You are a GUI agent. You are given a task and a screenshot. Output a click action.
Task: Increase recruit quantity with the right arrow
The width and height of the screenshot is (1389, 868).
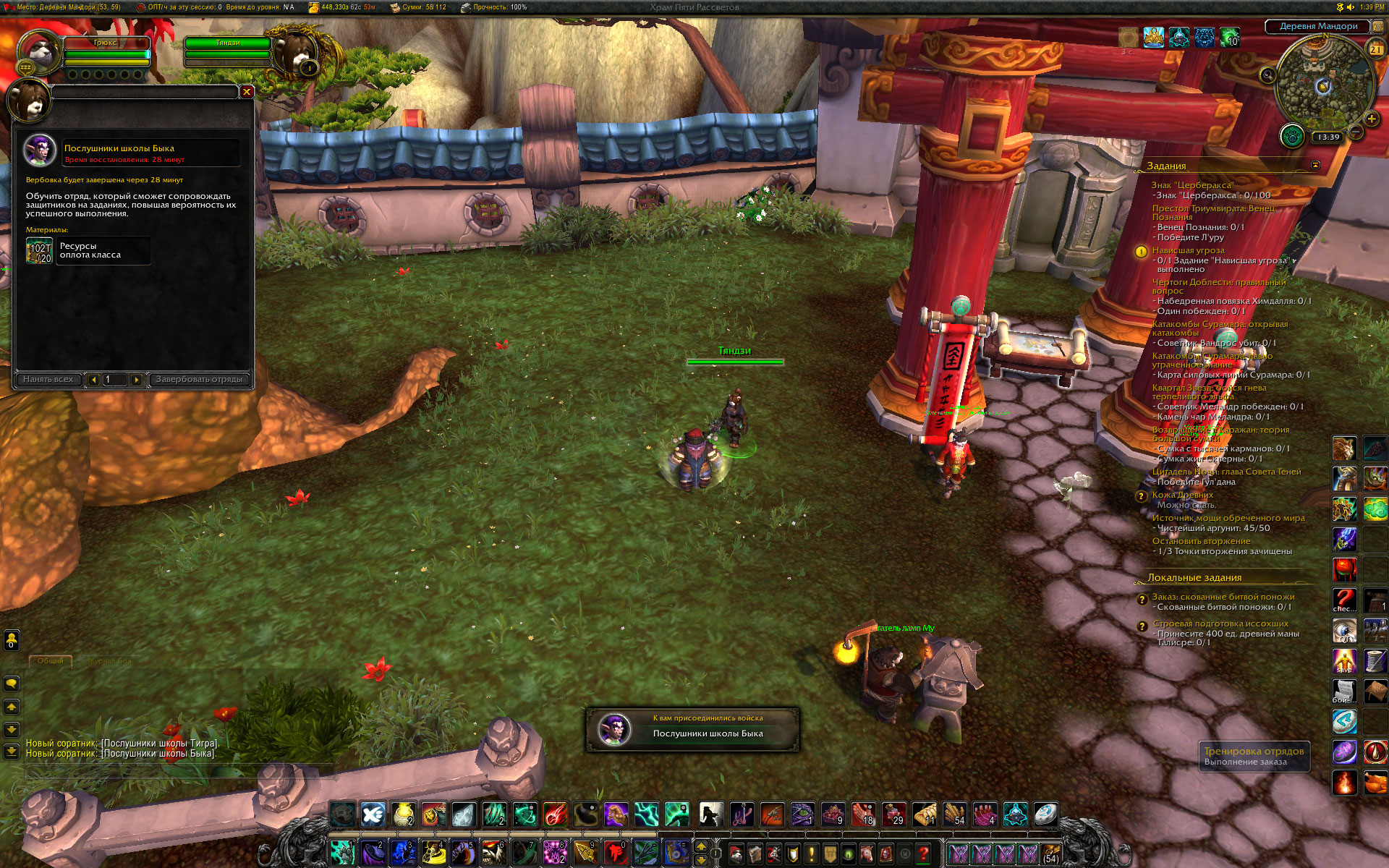pos(136,379)
